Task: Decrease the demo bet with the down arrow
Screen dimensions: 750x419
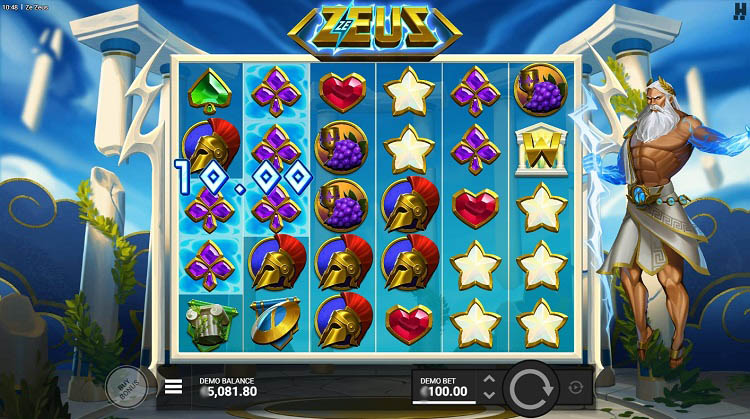Action: click(489, 394)
